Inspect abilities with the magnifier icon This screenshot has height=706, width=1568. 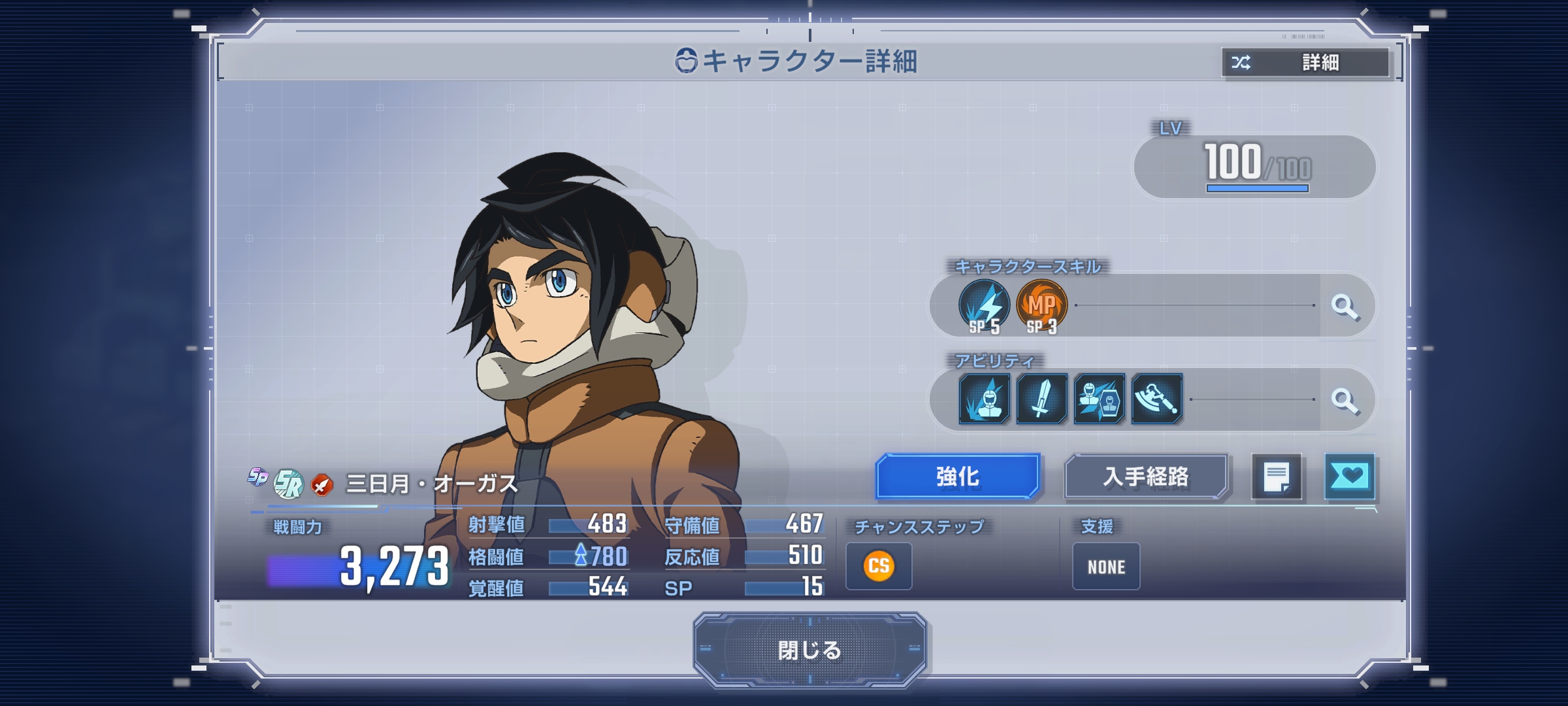[x=1345, y=400]
